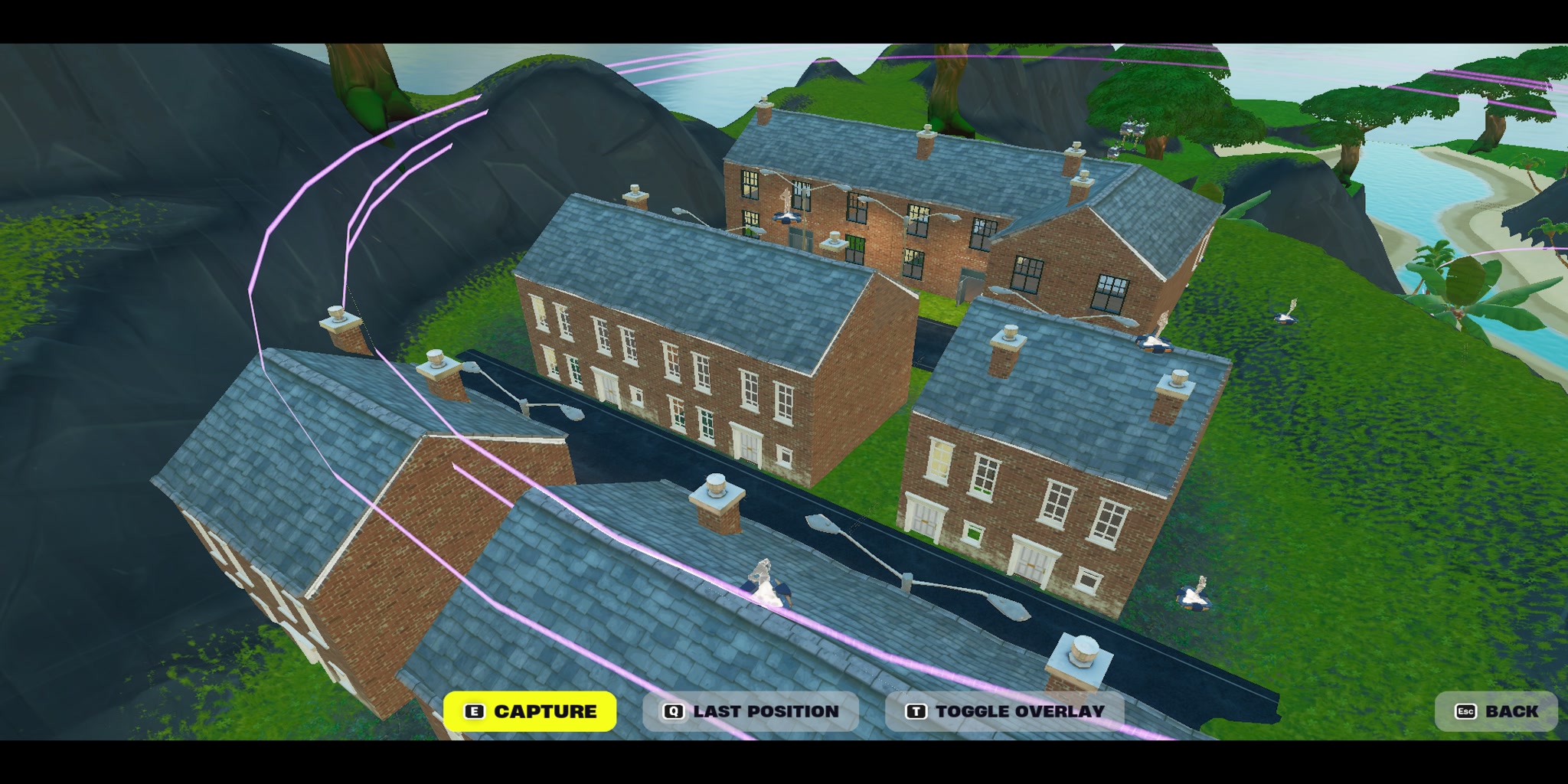This screenshot has height=784, width=1568.
Task: Click the Capture button
Action: click(534, 710)
